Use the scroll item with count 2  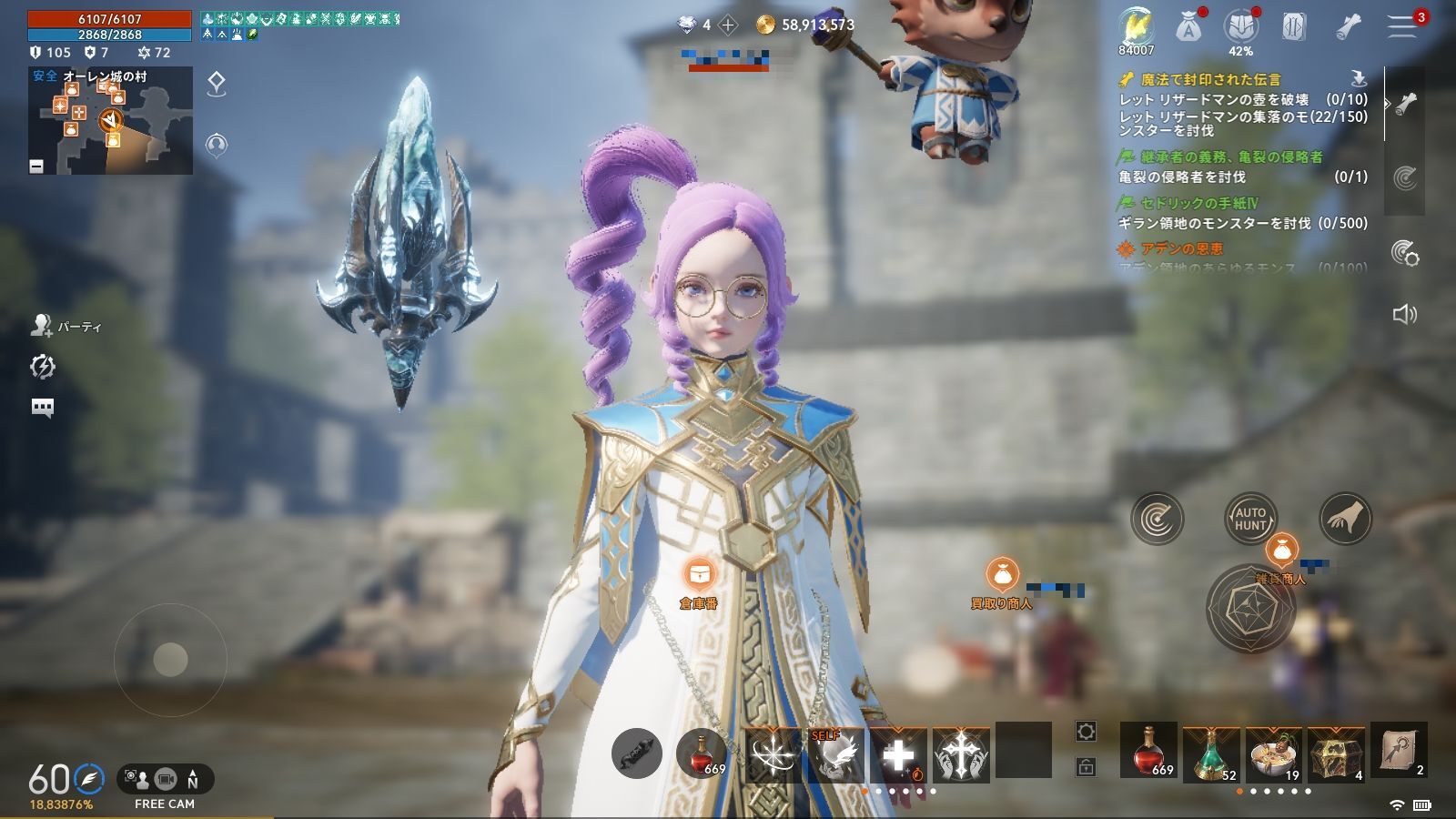point(1399,750)
